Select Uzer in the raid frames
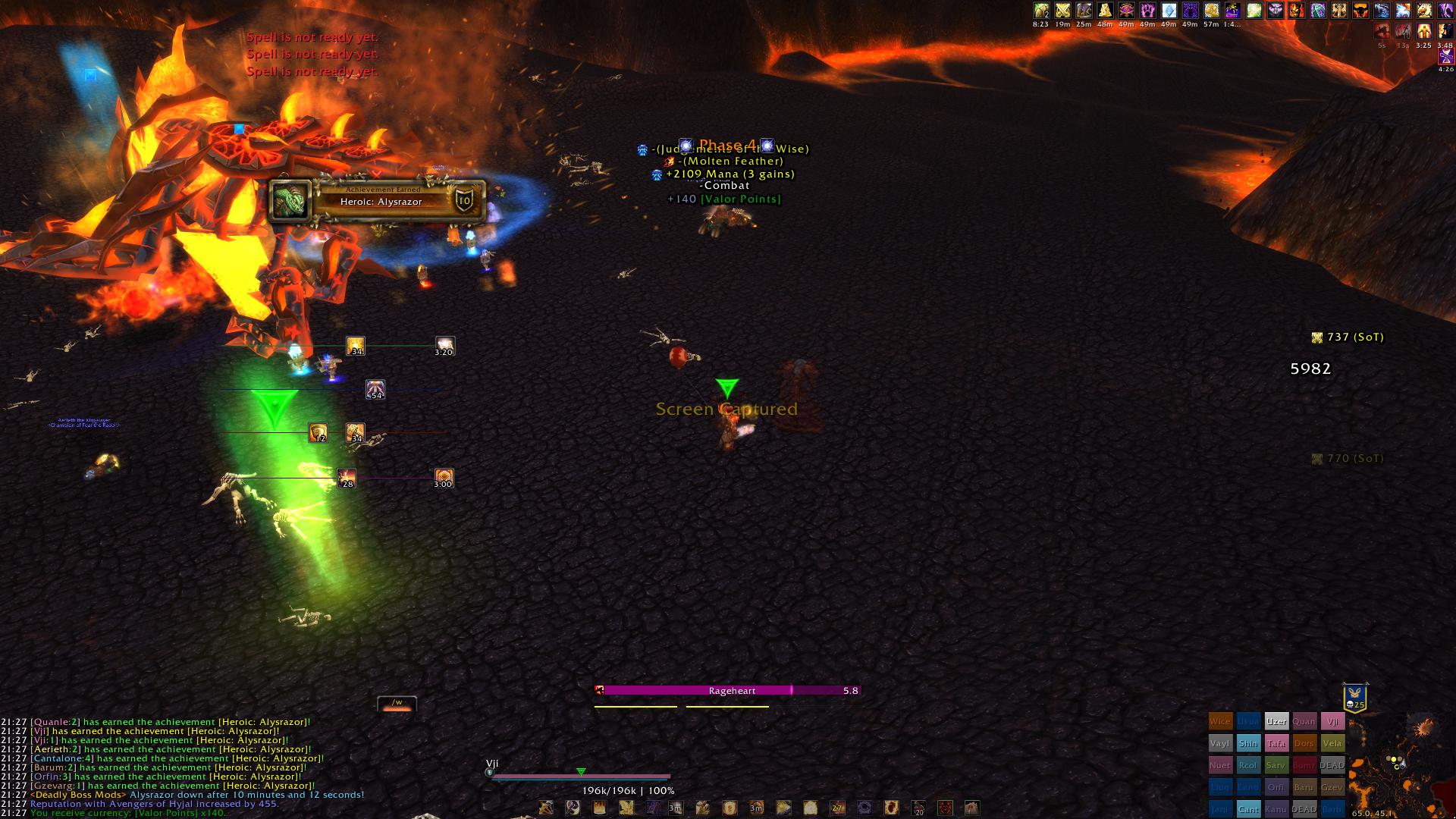1456x819 pixels. [x=1276, y=721]
